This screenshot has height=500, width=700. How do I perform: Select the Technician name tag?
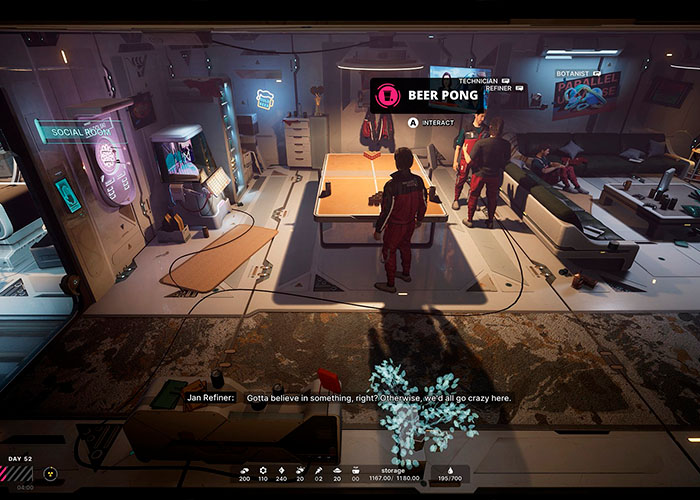point(479,80)
